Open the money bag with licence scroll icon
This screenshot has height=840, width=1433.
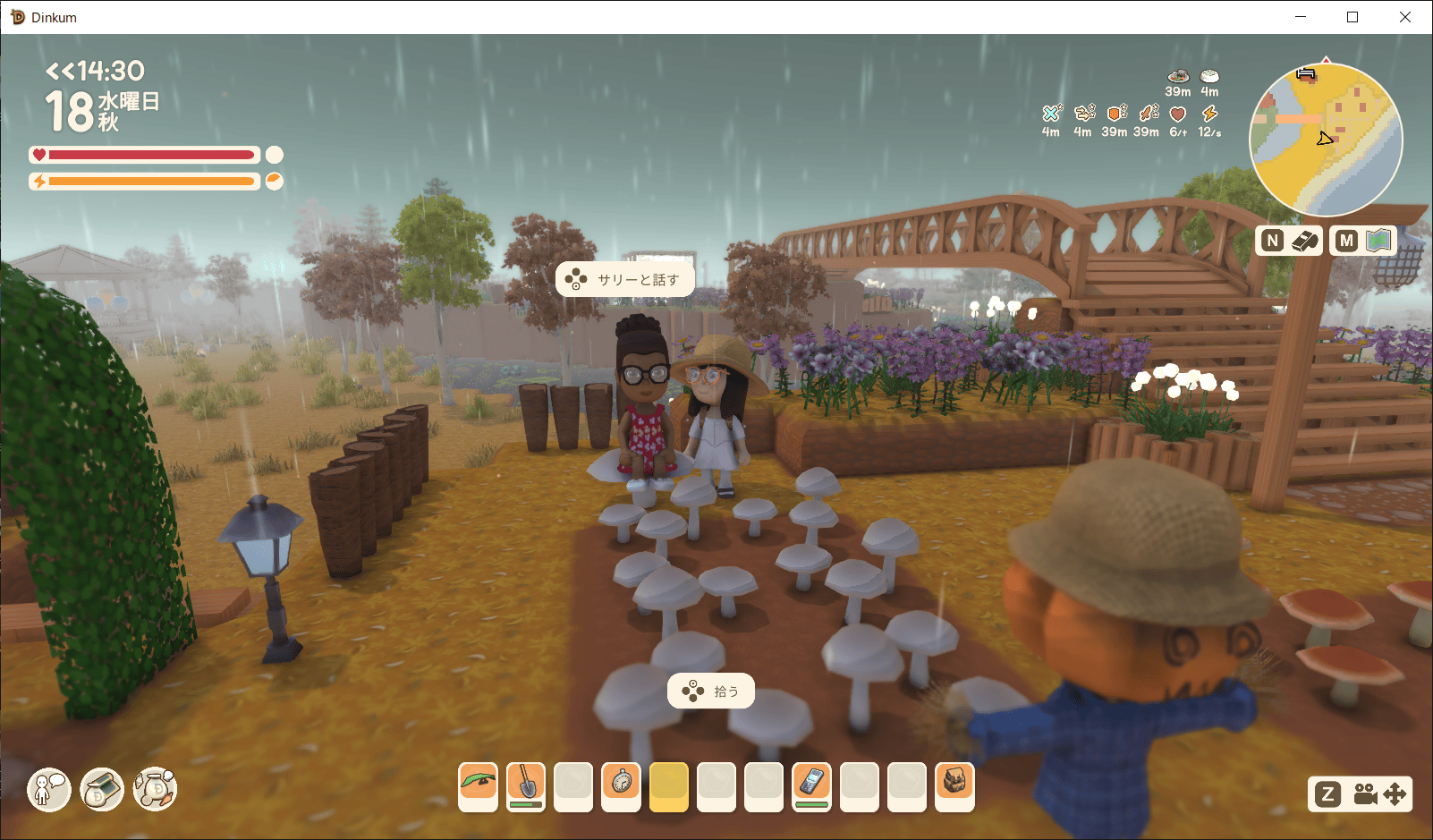coord(102,789)
